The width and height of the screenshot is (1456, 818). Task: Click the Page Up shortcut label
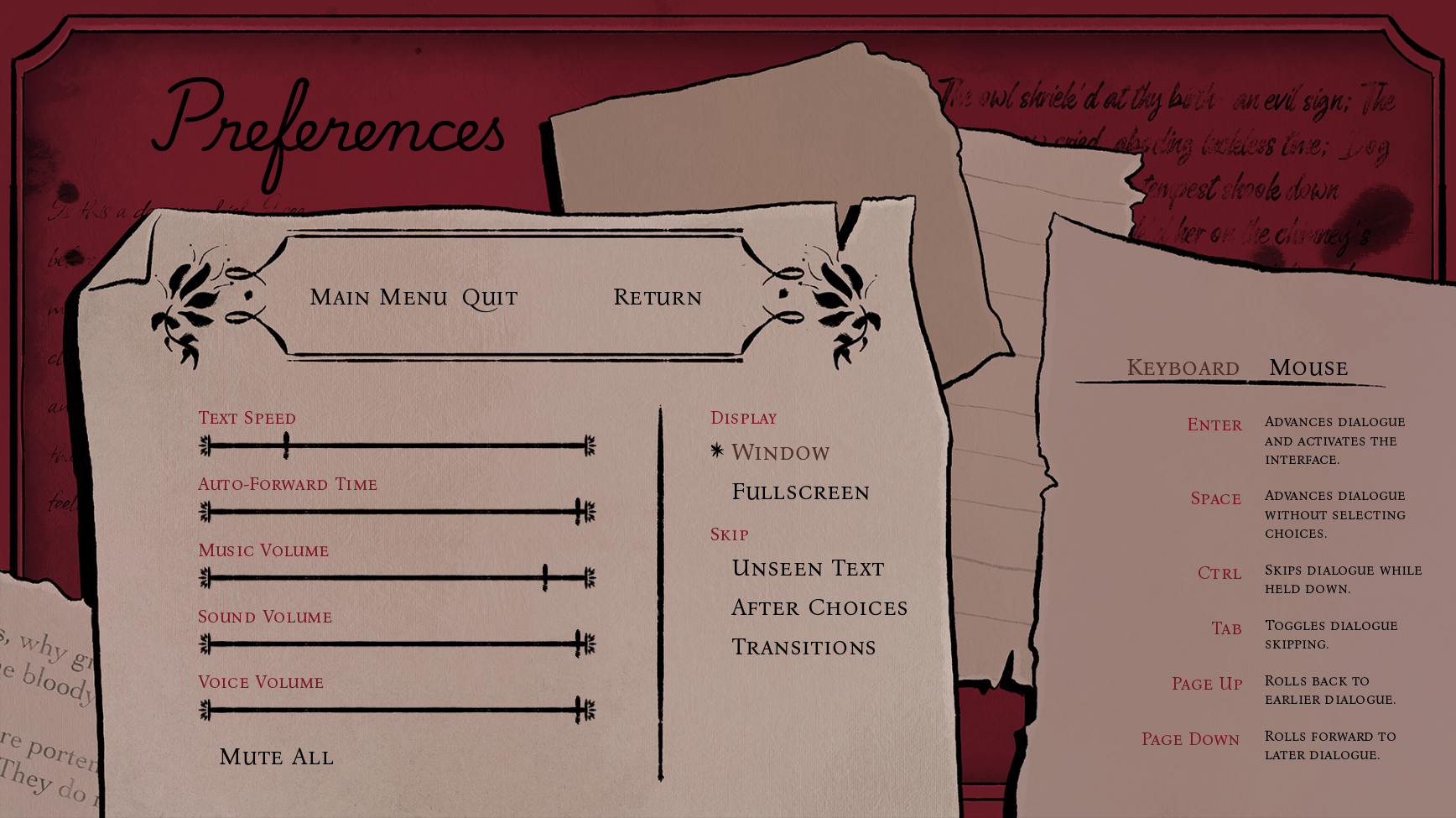tap(1207, 684)
